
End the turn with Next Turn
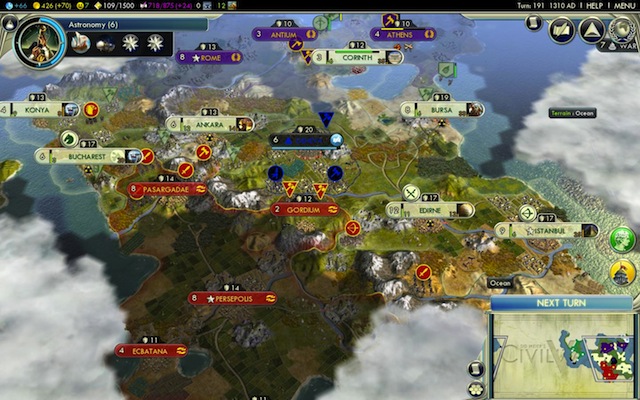pyautogui.click(x=561, y=303)
